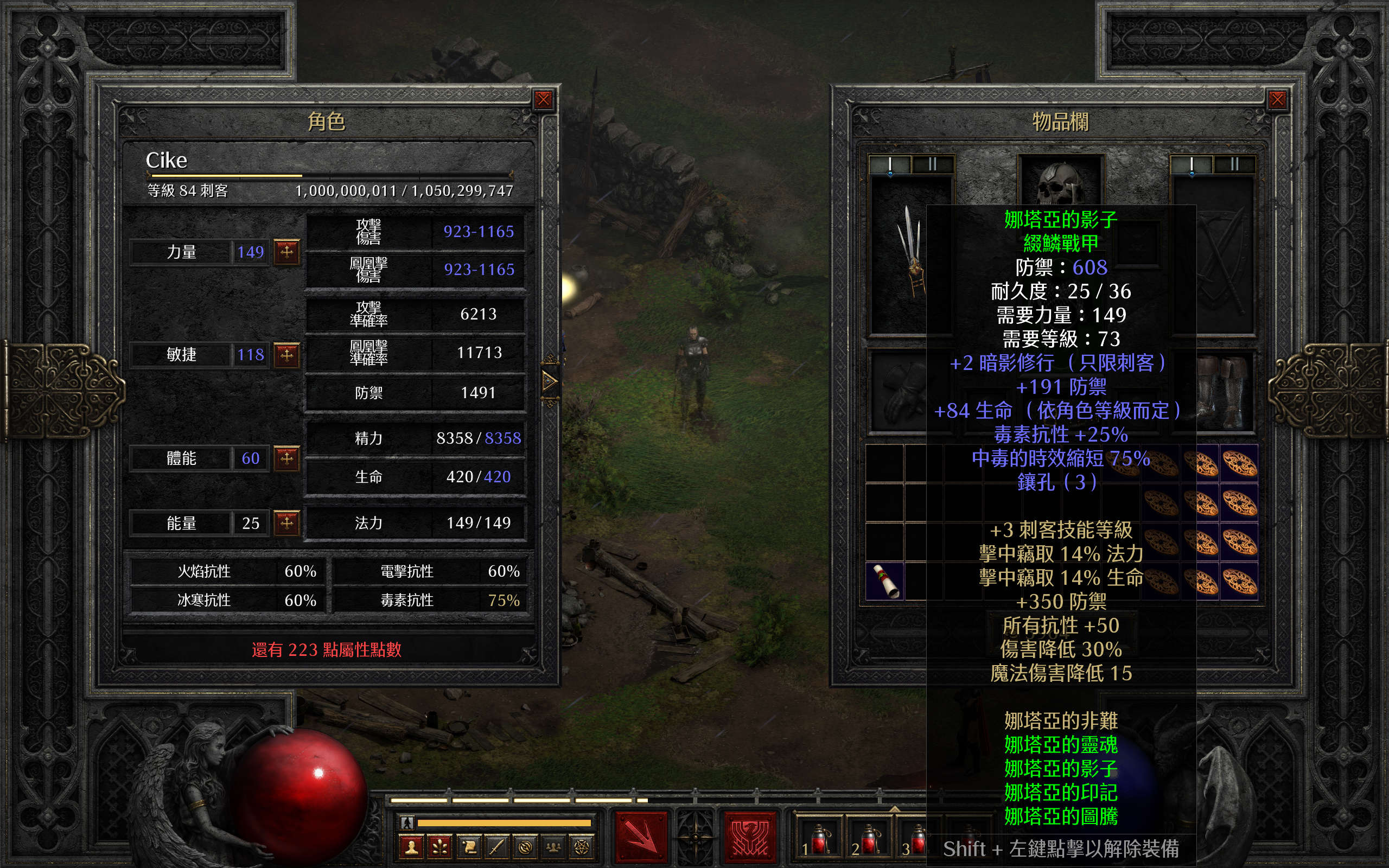
Task: Activate the red phoenix right-click skill
Action: point(750,837)
